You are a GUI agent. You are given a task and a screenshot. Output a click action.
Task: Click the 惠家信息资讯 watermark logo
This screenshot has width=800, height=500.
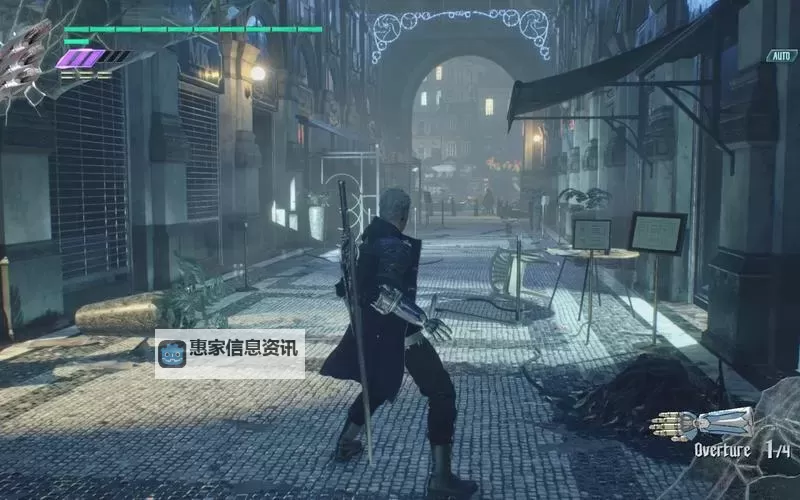tap(172, 353)
